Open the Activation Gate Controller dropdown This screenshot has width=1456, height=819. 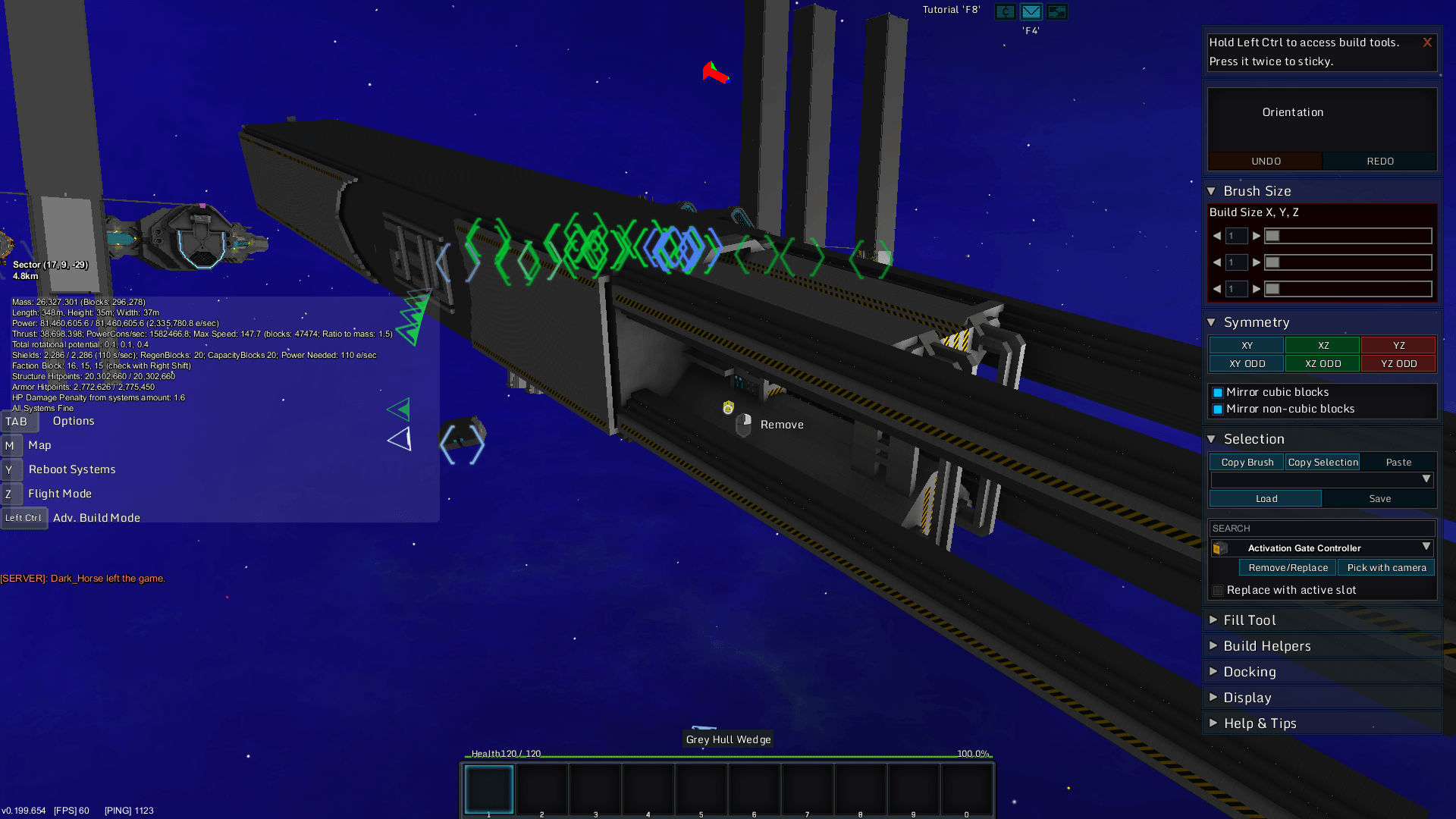[x=1426, y=548]
